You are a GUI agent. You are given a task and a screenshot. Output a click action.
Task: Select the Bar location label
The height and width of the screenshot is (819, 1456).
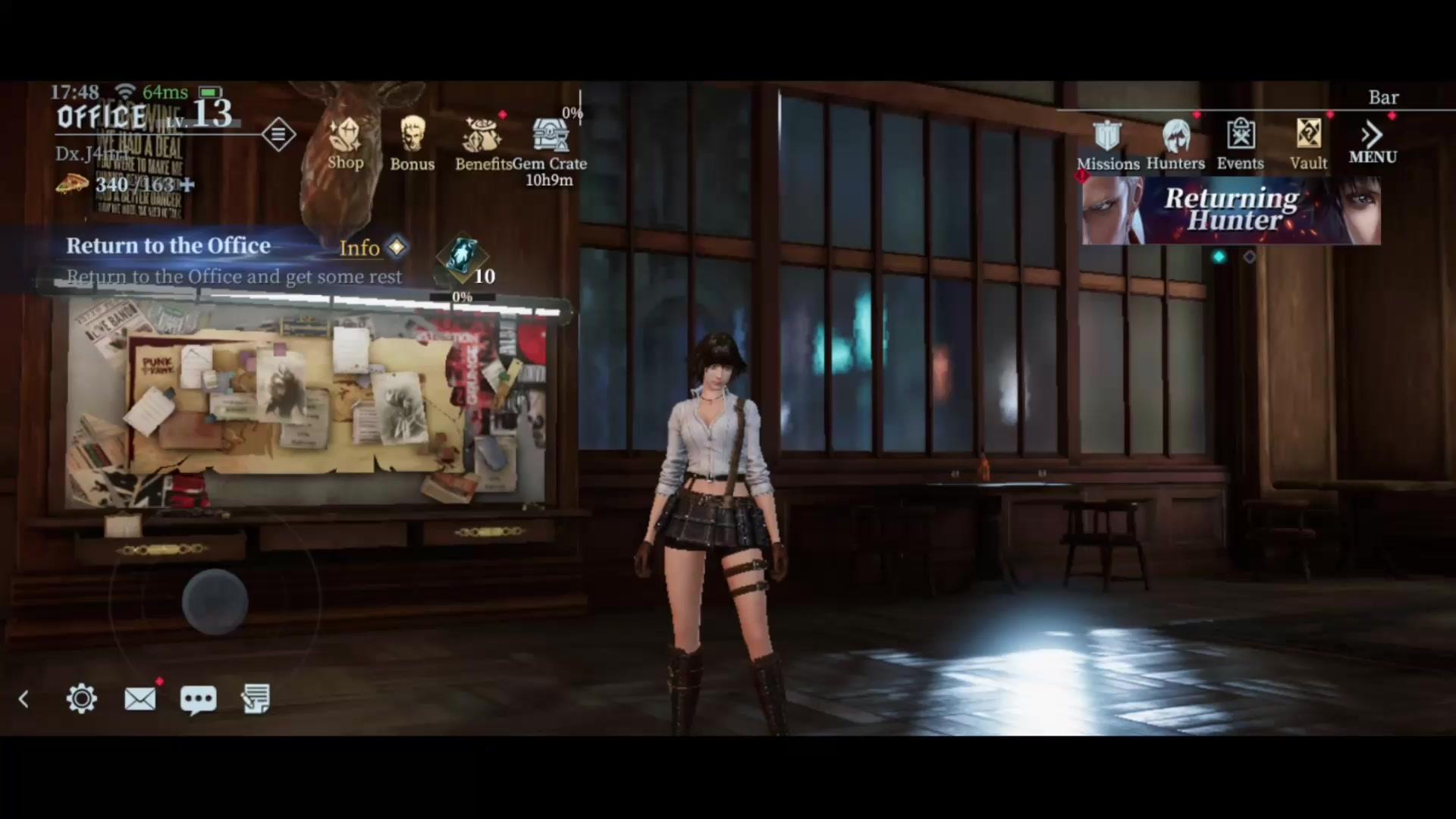pos(1383,97)
